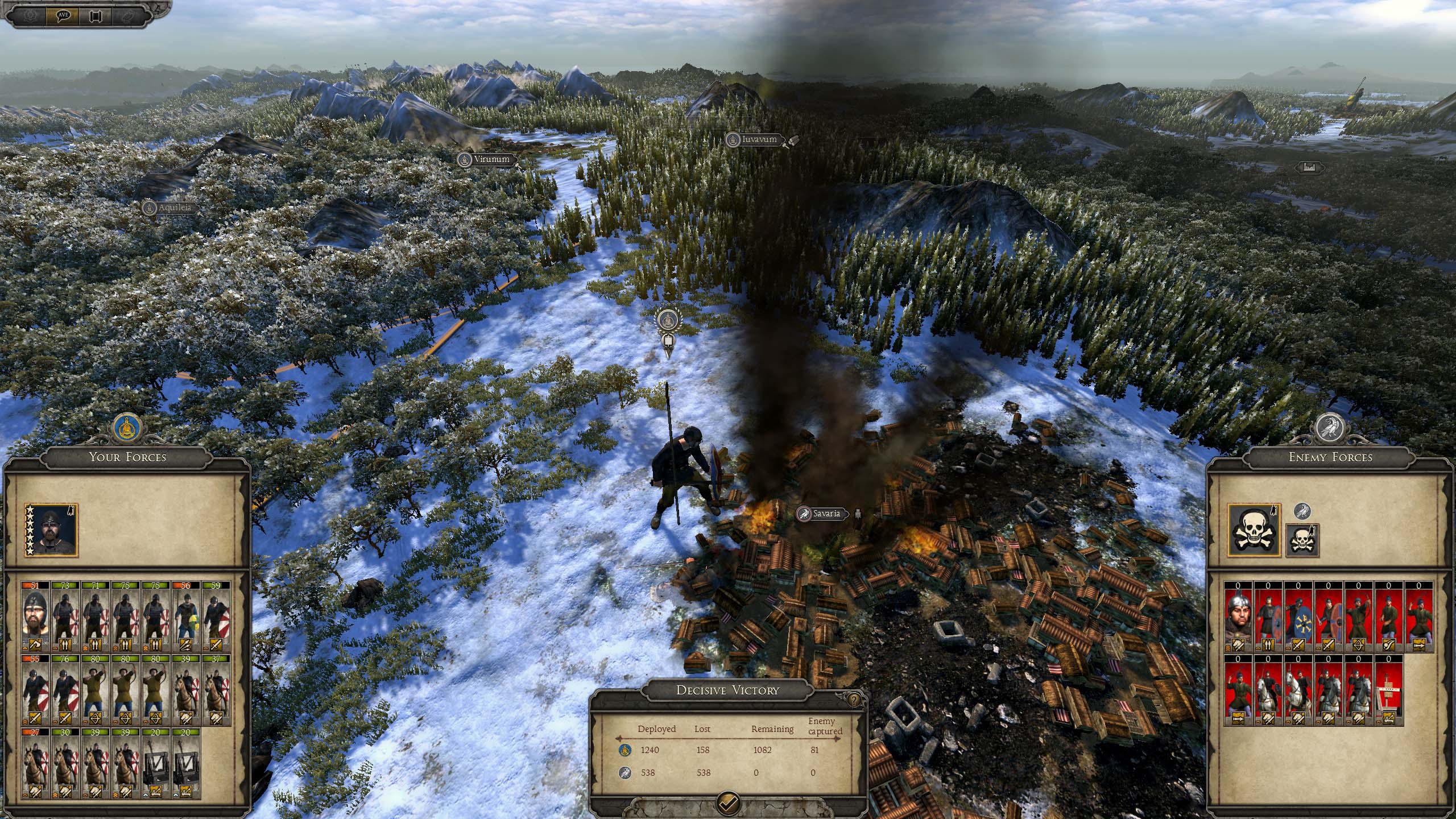Image resolution: width=1456 pixels, height=819 pixels.
Task: Confirm the Decisive Victory with the checkmark button
Action: (729, 803)
